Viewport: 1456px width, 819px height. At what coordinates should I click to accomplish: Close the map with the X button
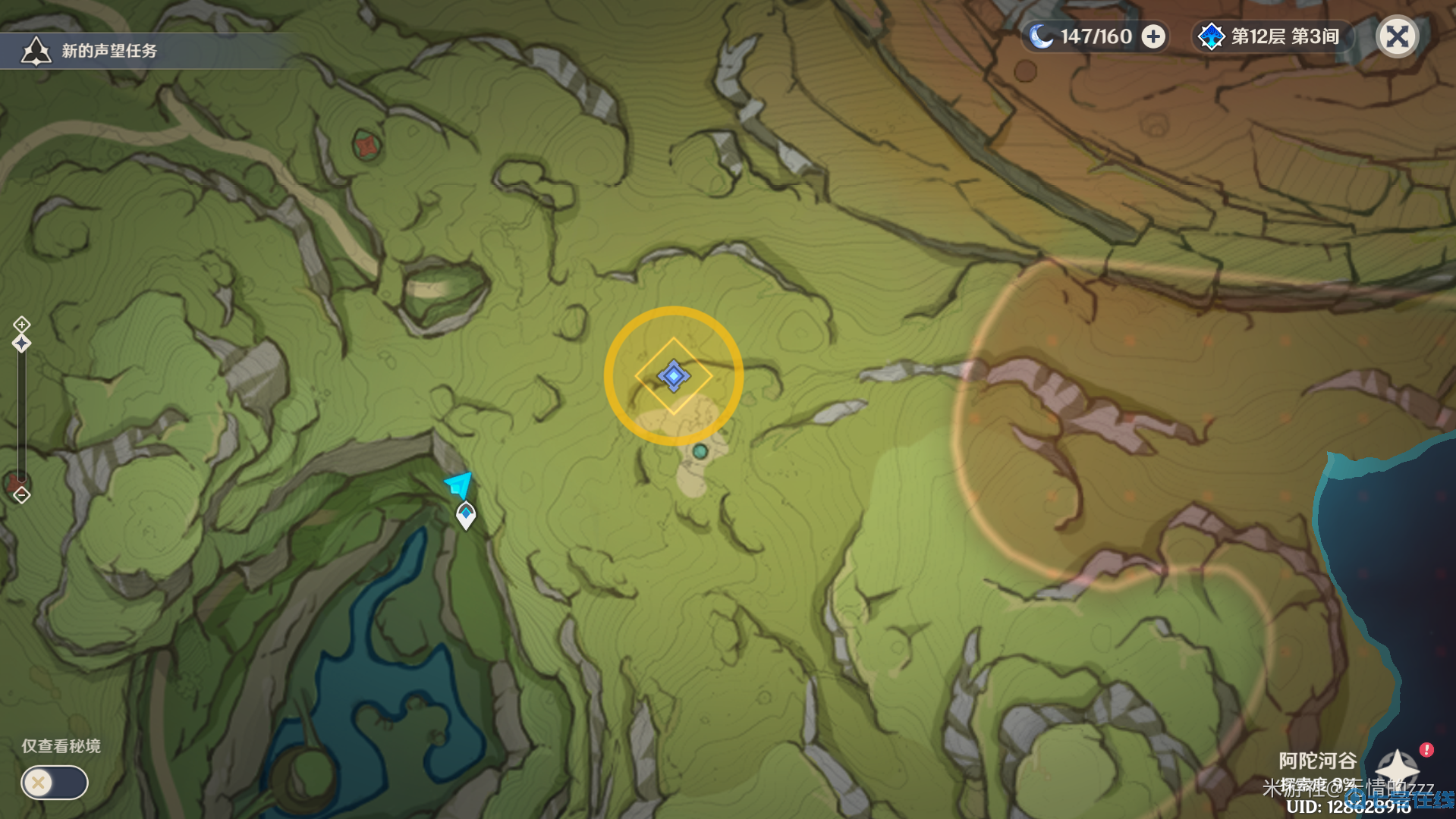coord(1397,36)
